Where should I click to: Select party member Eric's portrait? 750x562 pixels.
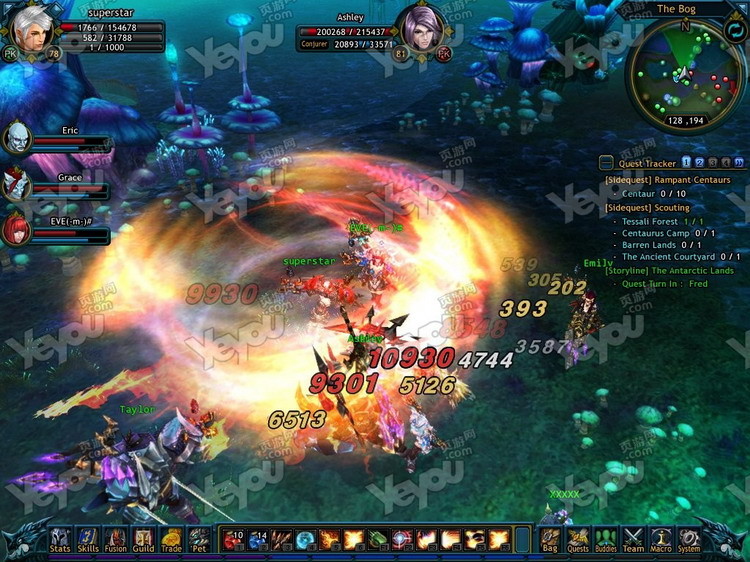[17, 136]
